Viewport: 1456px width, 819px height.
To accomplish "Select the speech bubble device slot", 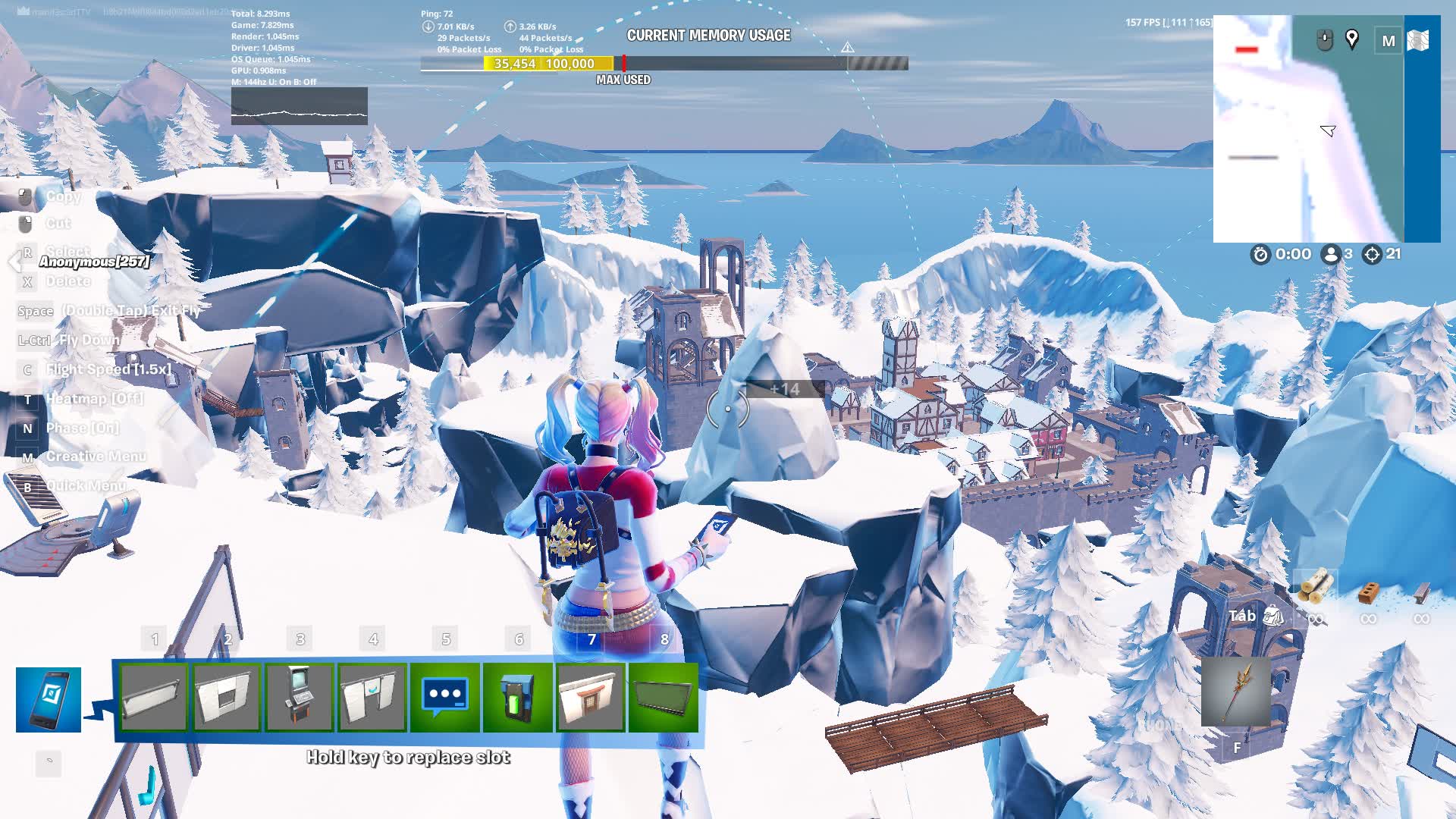I will tap(445, 697).
